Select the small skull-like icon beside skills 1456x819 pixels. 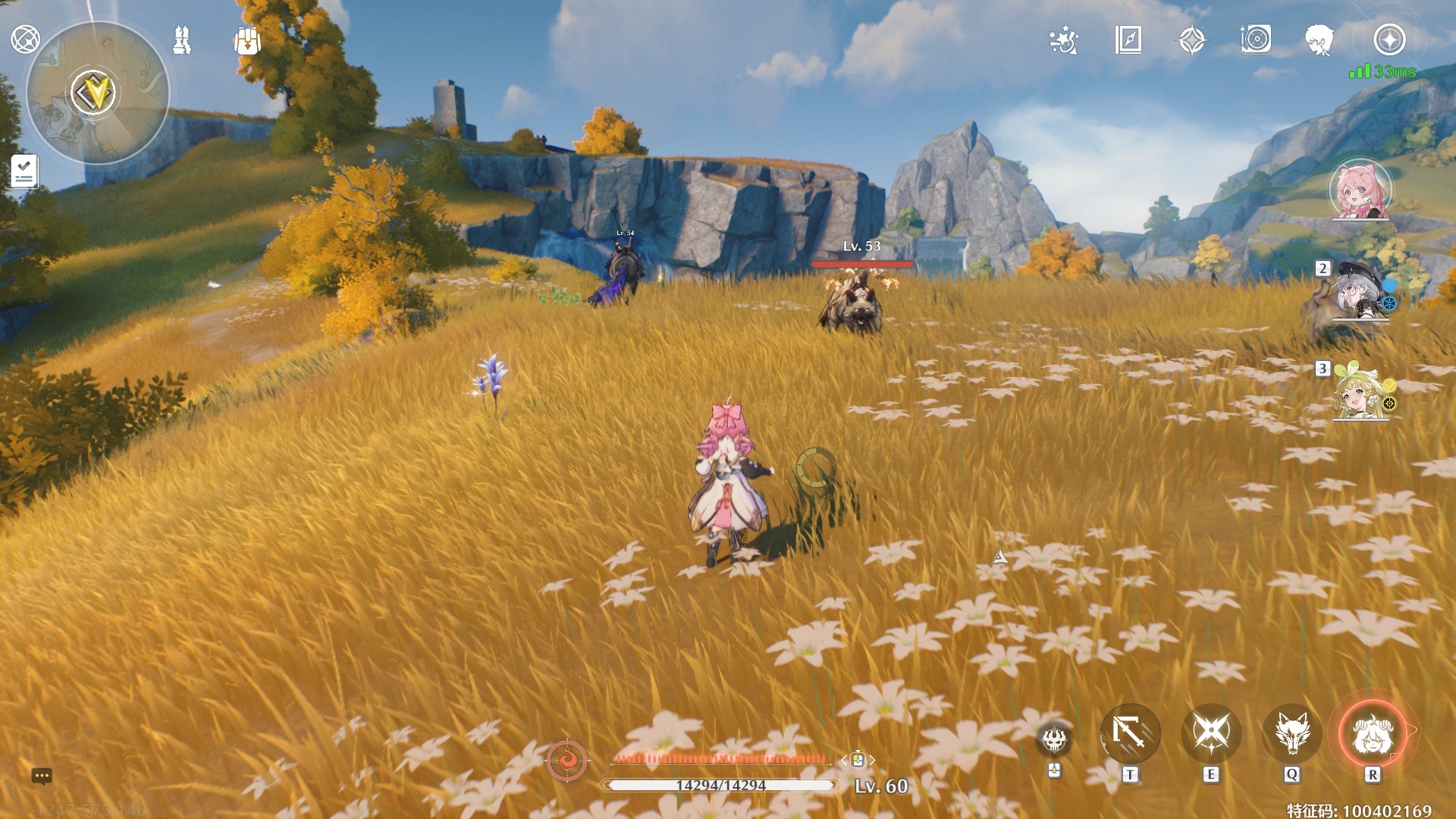[x=1054, y=739]
